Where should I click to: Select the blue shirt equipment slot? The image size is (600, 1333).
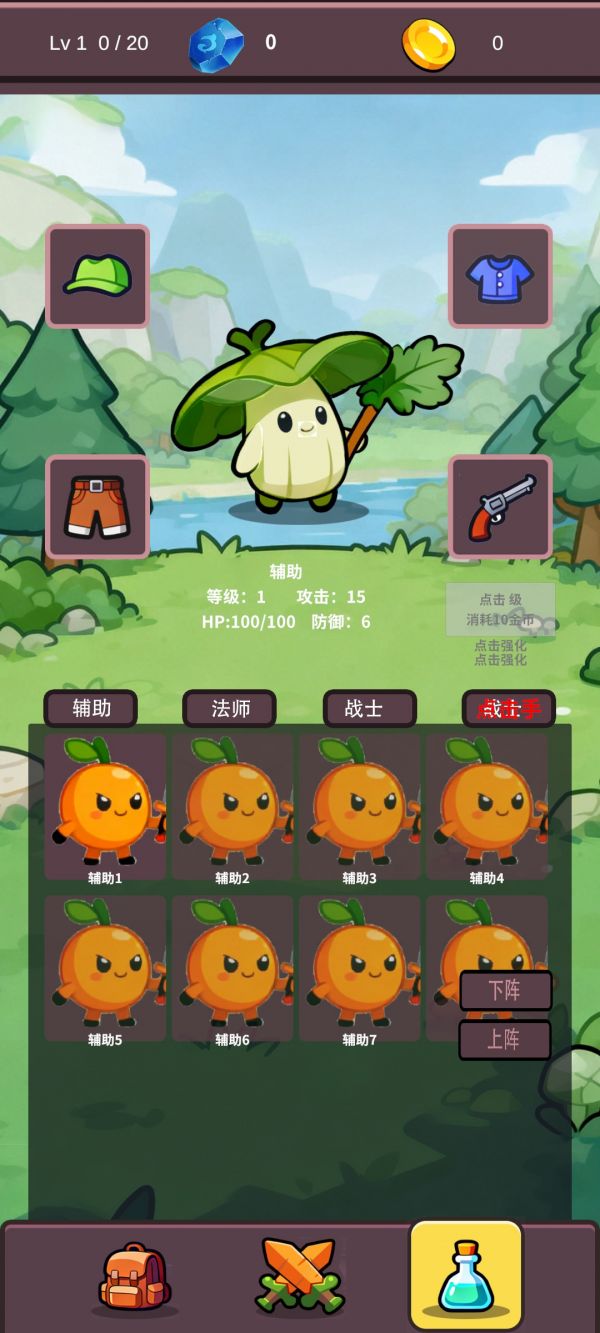point(500,276)
